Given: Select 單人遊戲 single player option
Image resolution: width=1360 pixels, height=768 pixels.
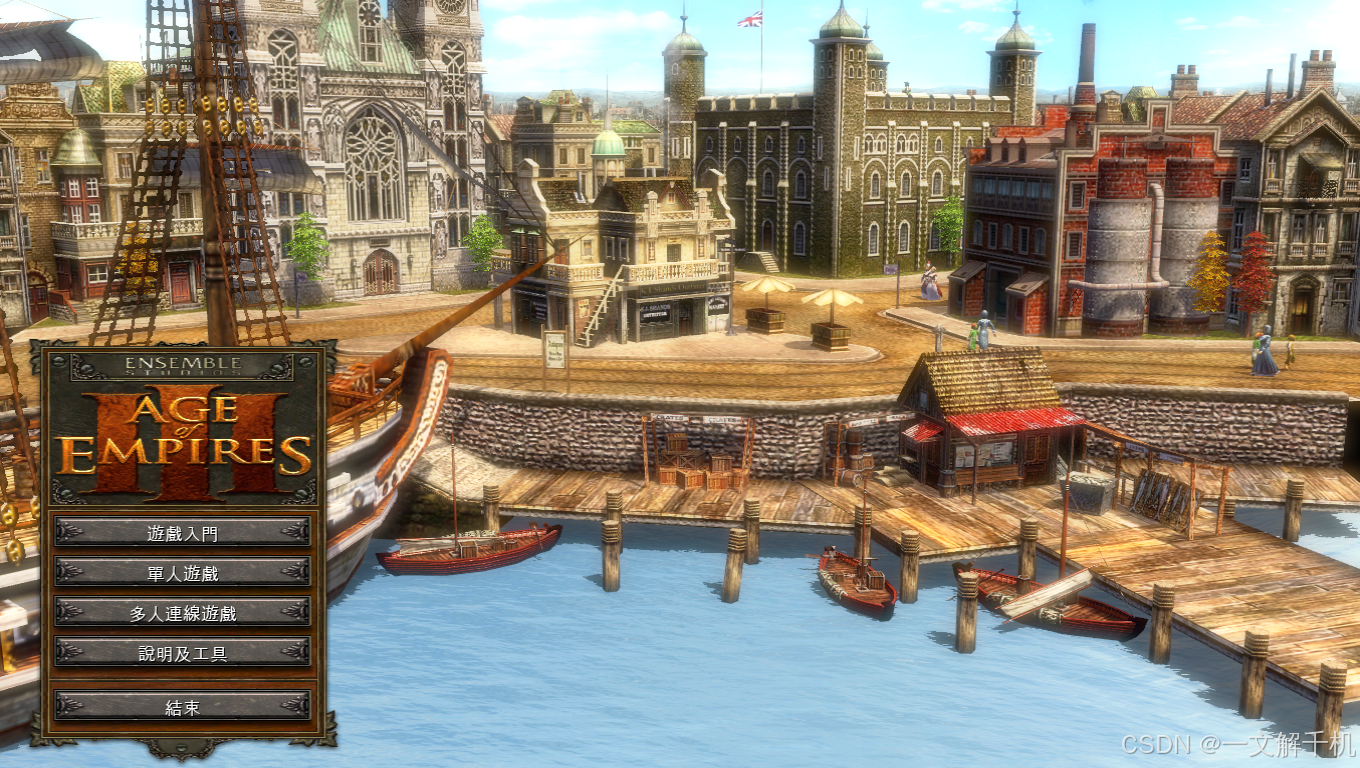Looking at the screenshot, I should 182,572.
